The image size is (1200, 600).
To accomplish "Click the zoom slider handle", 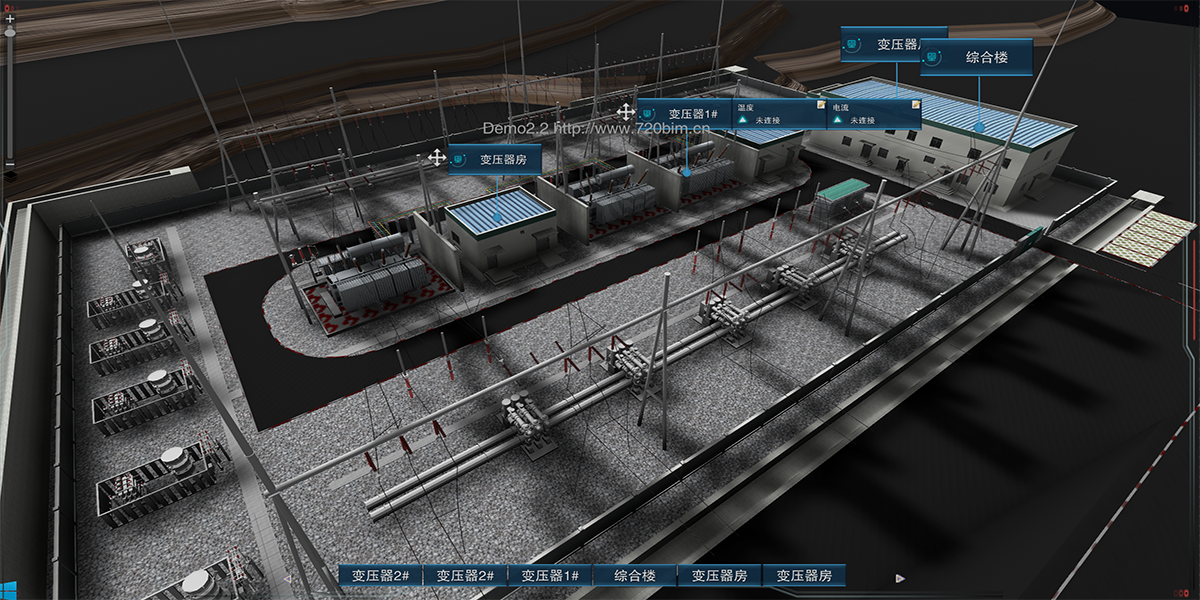I will pos(10,32).
